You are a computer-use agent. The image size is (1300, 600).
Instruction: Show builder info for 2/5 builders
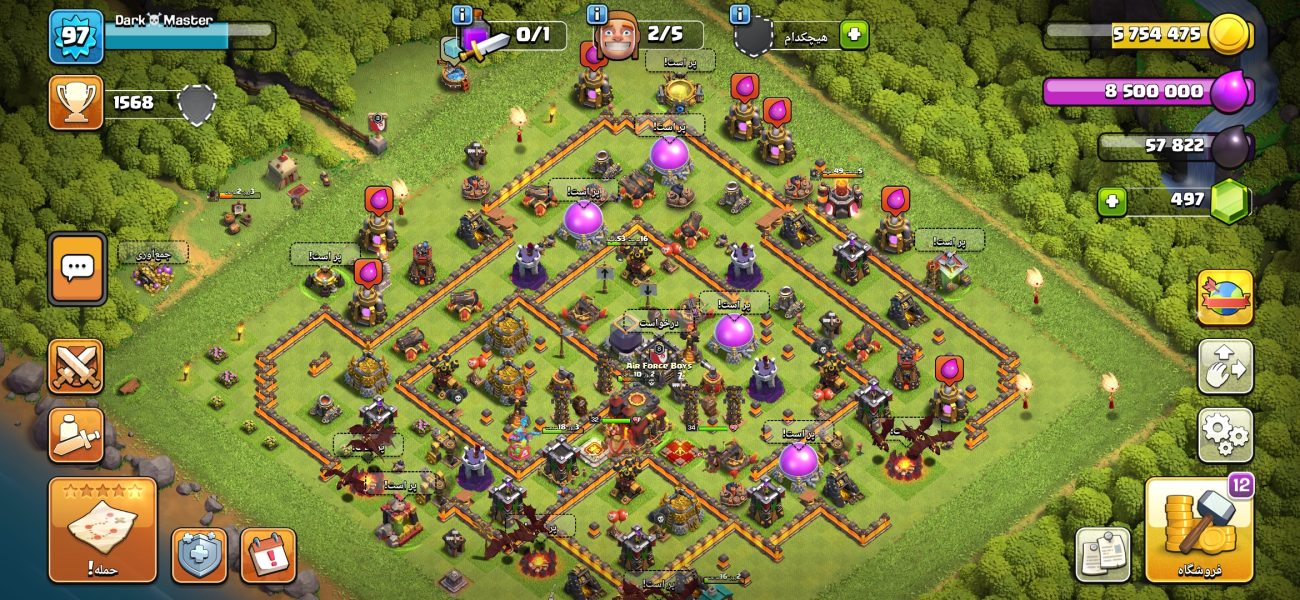(x=598, y=15)
